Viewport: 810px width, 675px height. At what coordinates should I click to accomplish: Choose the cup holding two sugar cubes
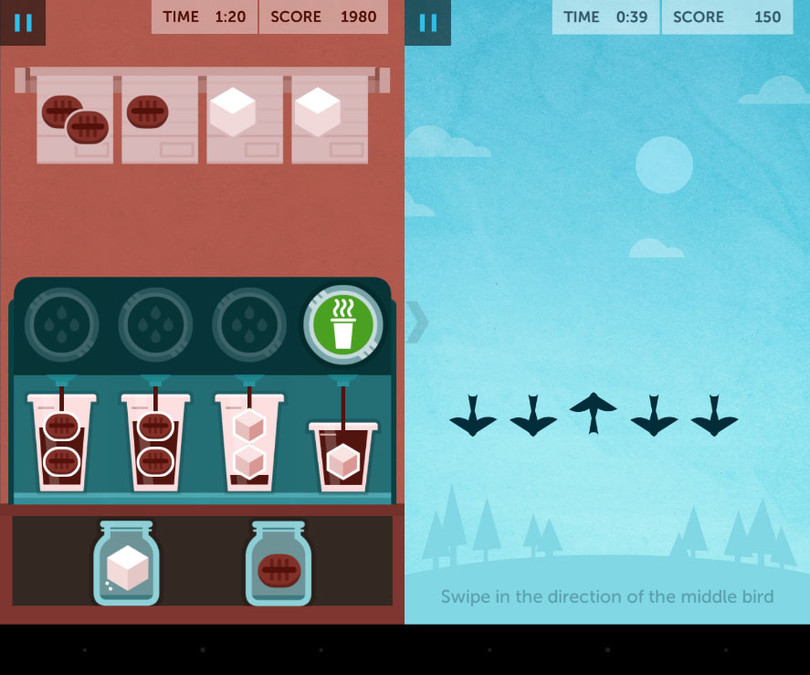(x=249, y=442)
